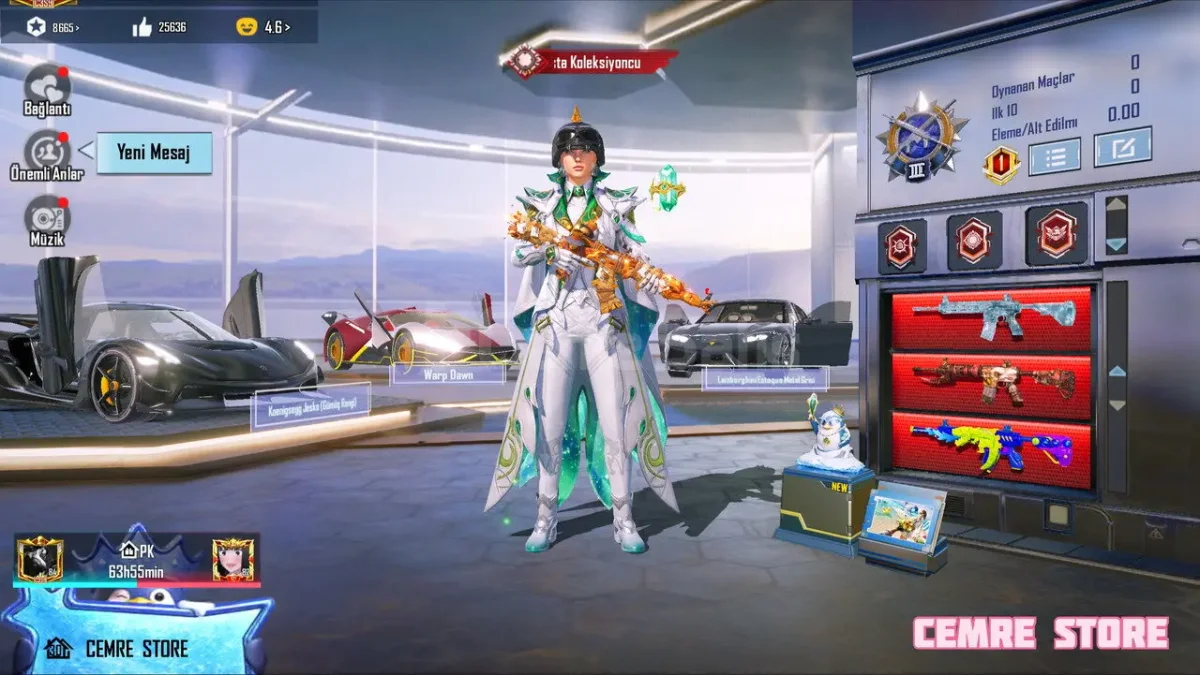Open the smiley 4.6 rating

263,27
